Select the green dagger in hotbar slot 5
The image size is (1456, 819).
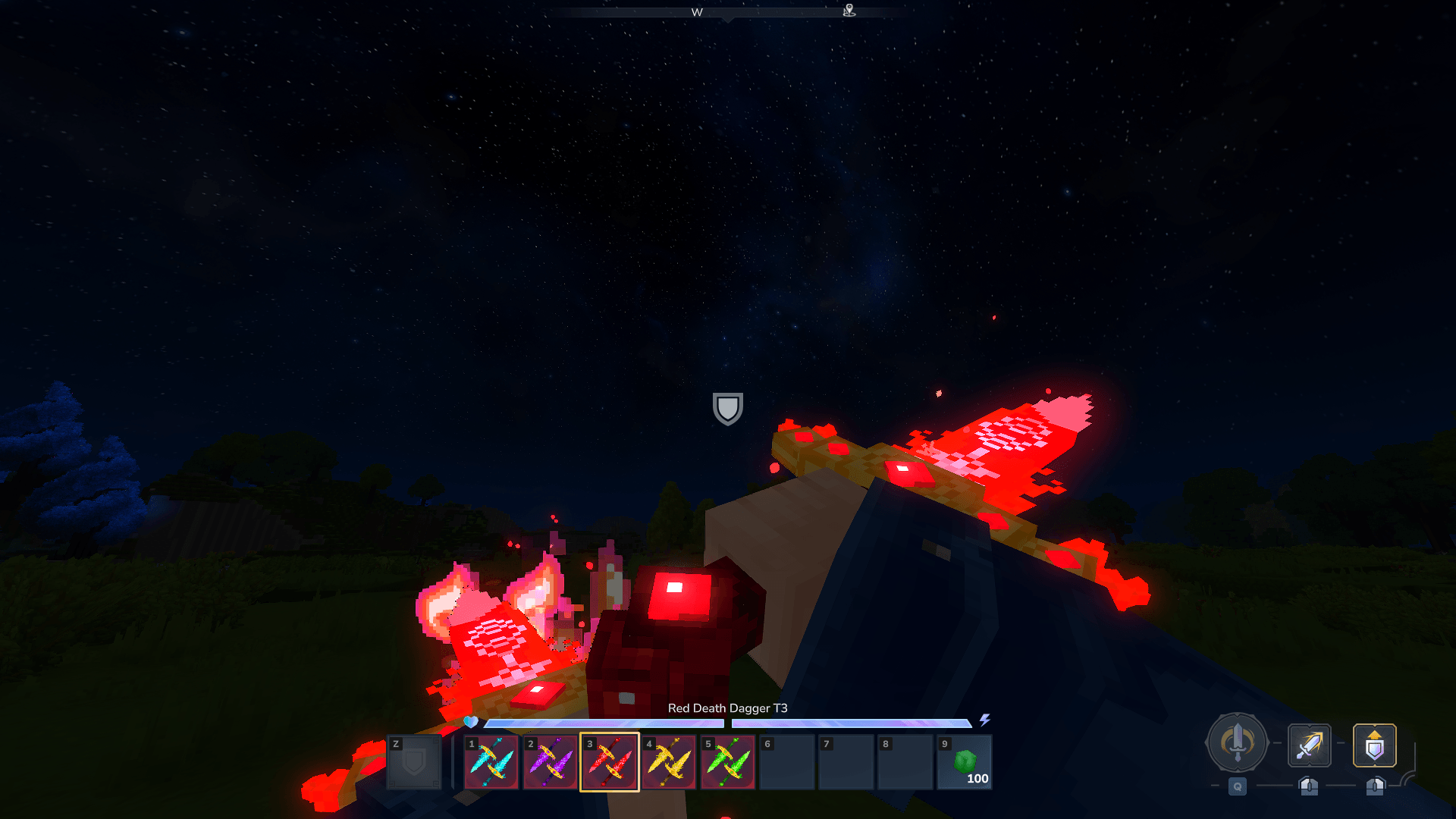[x=728, y=762]
